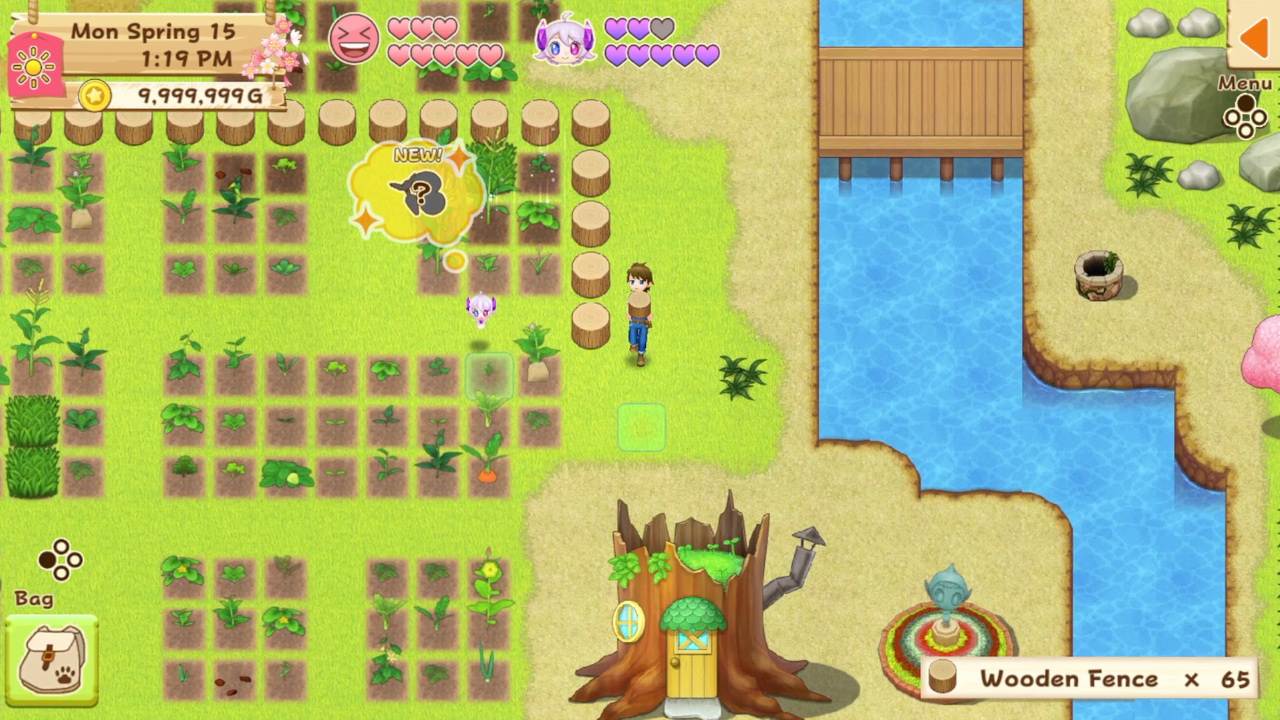1280x720 pixels.
Task: Click the Bag label text
Action: point(35,598)
